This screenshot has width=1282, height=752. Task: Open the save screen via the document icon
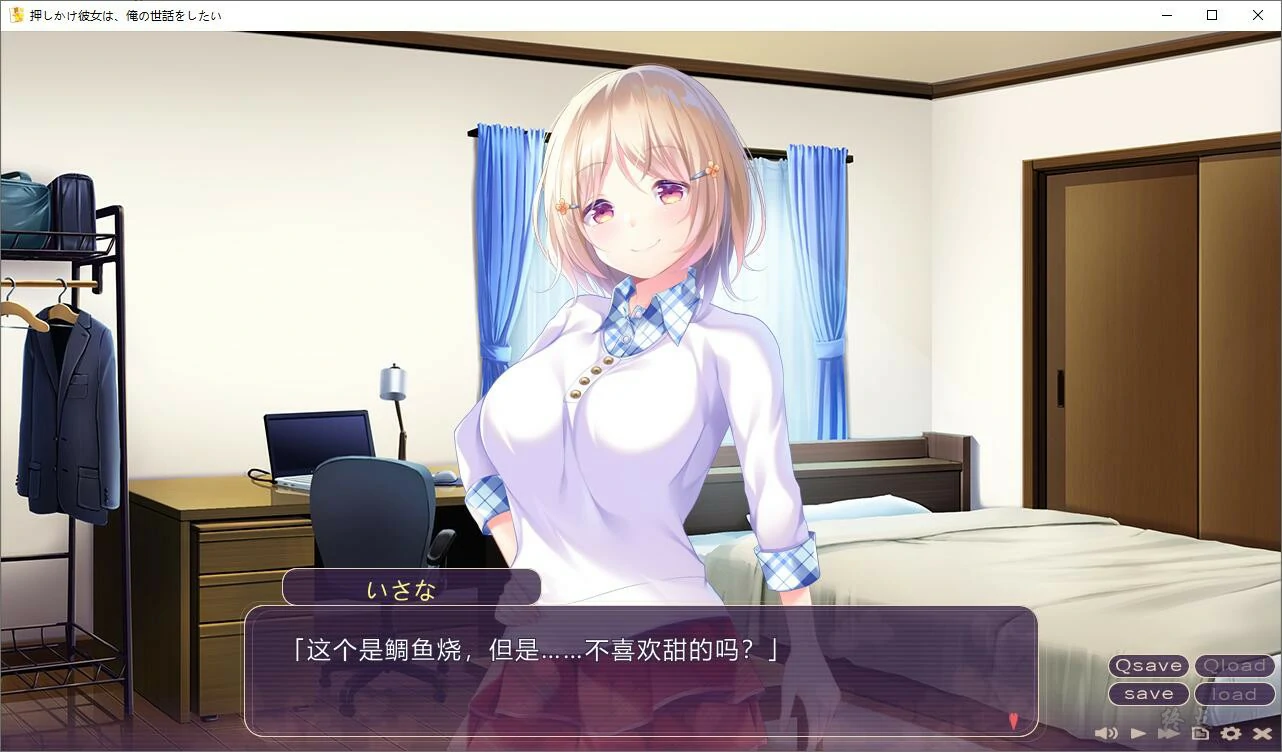(x=1199, y=732)
